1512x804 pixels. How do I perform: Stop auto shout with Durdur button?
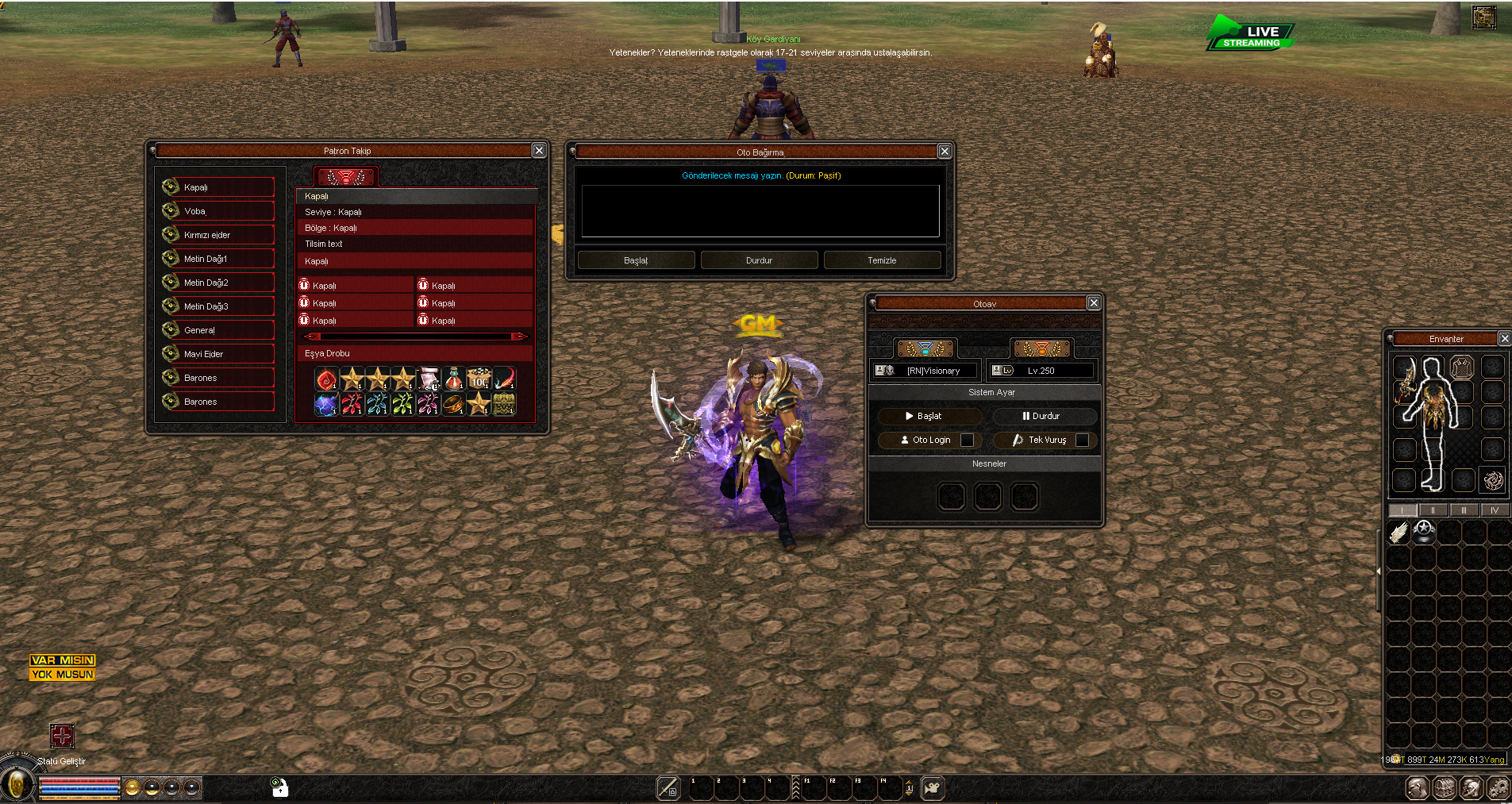coord(759,260)
